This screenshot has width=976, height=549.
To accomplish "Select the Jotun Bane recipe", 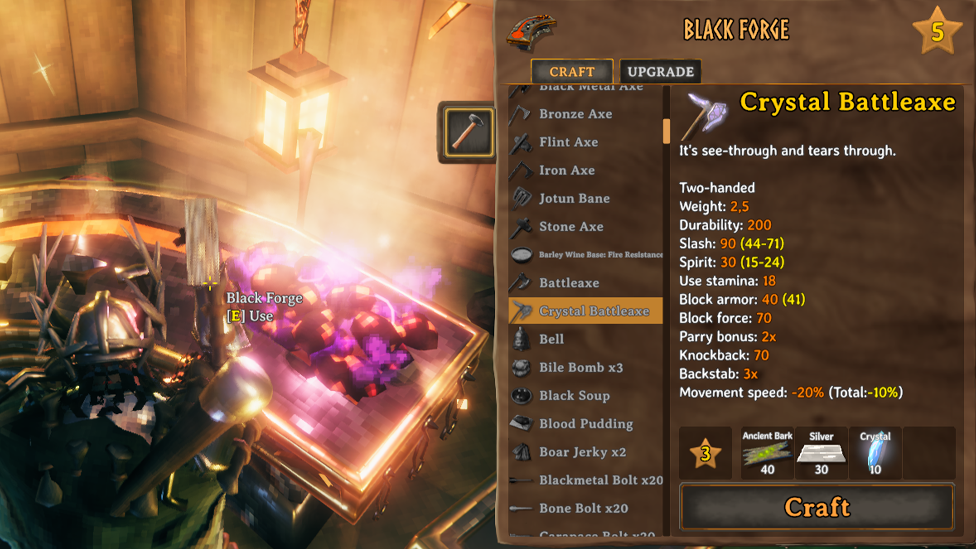I will (x=574, y=198).
